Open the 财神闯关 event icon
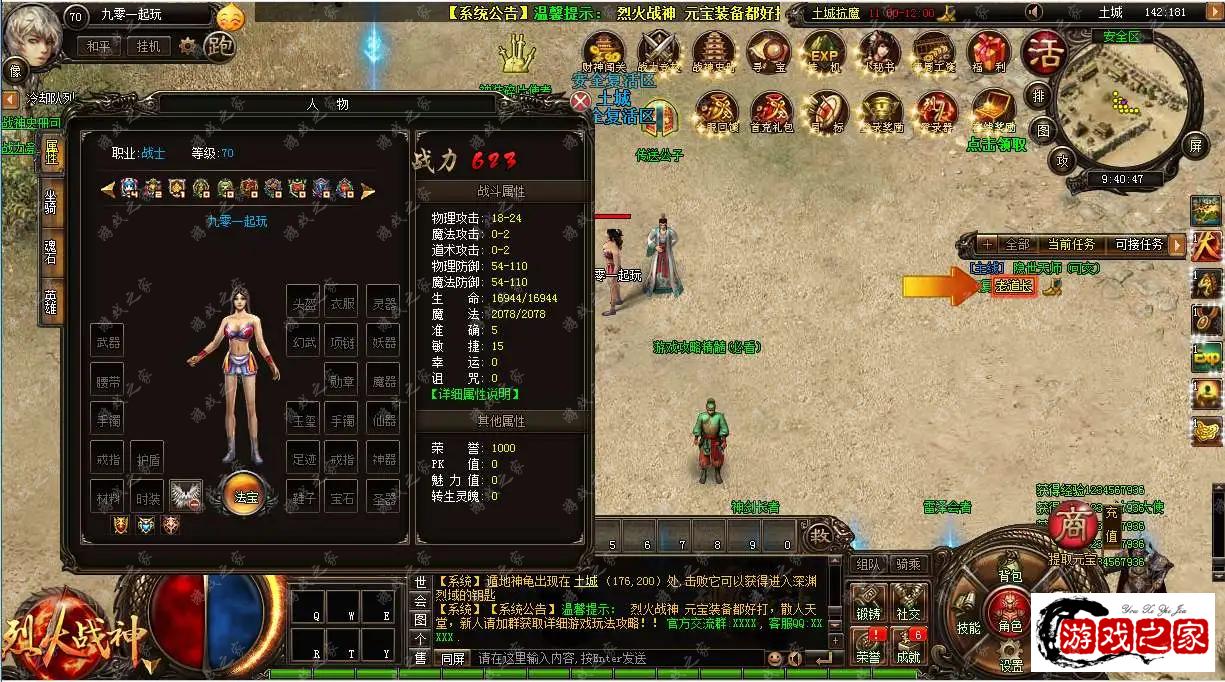Viewport: 1225px width, 682px height. pyautogui.click(x=604, y=51)
